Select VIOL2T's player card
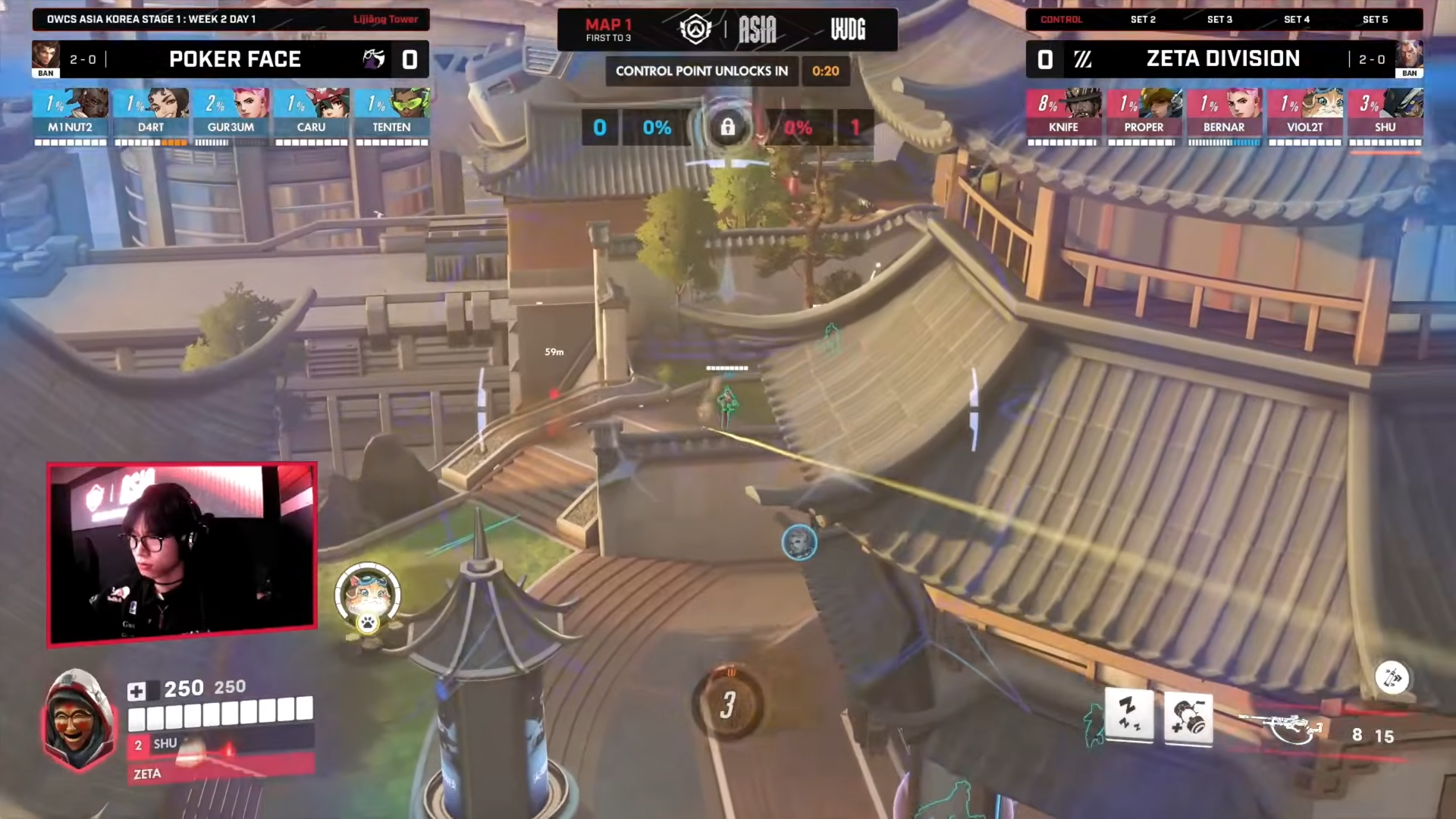Viewport: 1456px width, 819px height. click(1304, 112)
